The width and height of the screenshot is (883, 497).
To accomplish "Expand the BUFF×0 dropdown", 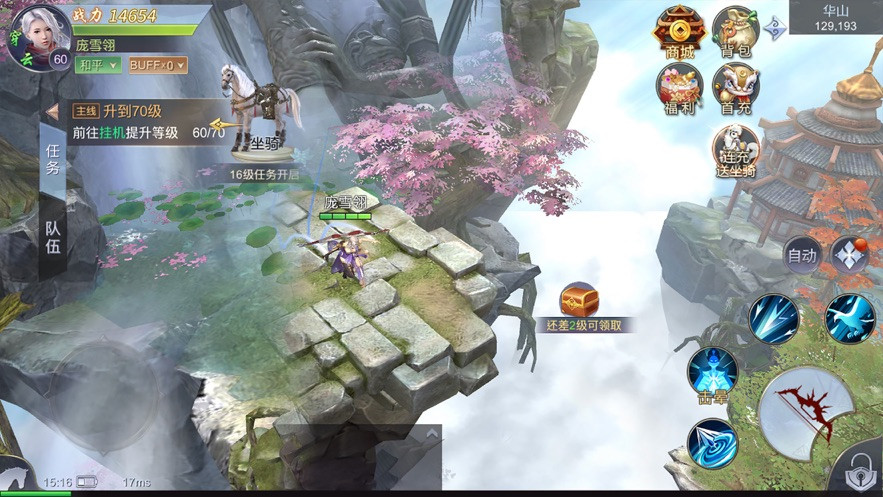I will 157,65.
